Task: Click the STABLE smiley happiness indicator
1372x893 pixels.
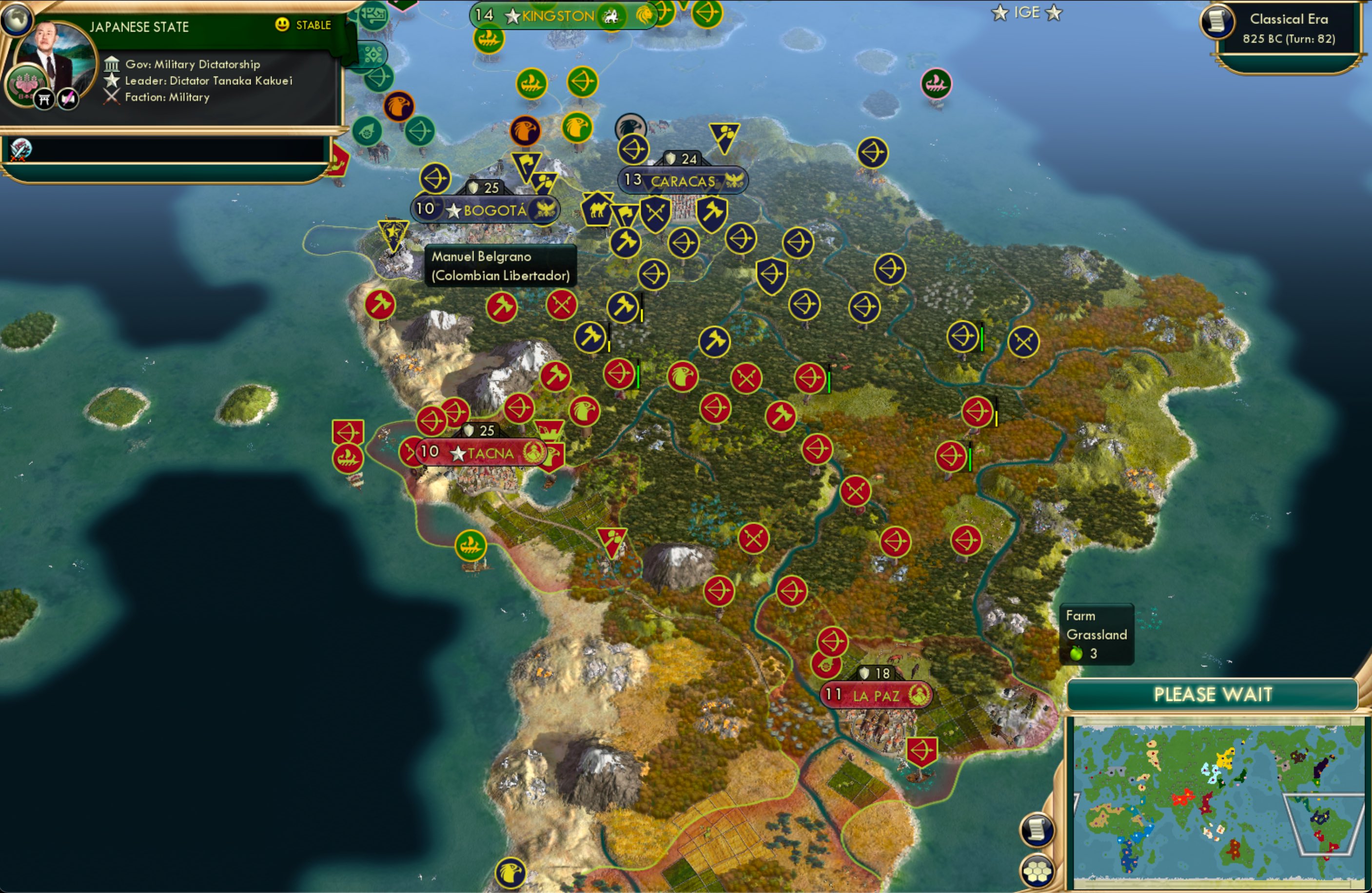Action: (281, 25)
